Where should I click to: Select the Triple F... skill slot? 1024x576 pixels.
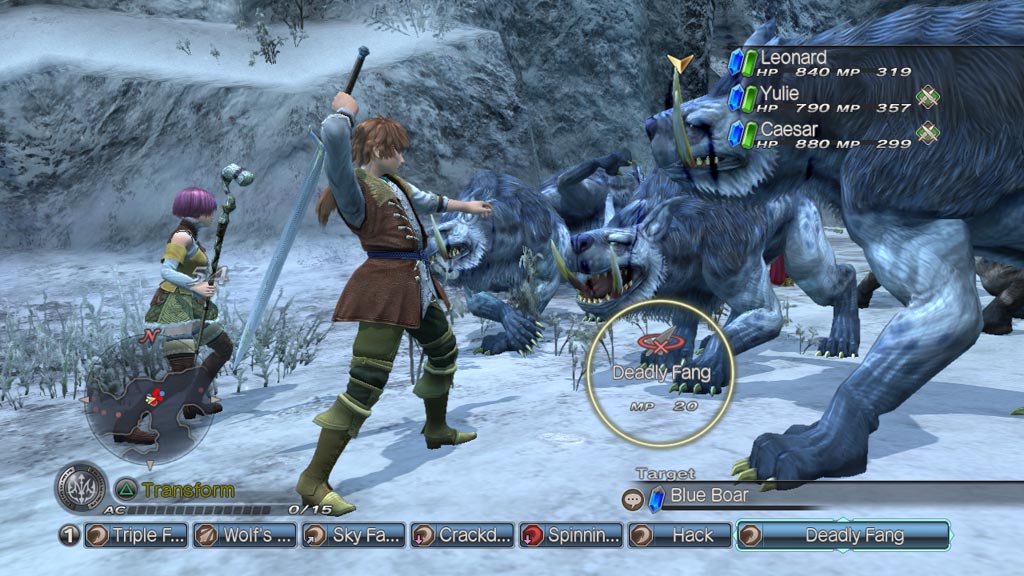(x=136, y=535)
